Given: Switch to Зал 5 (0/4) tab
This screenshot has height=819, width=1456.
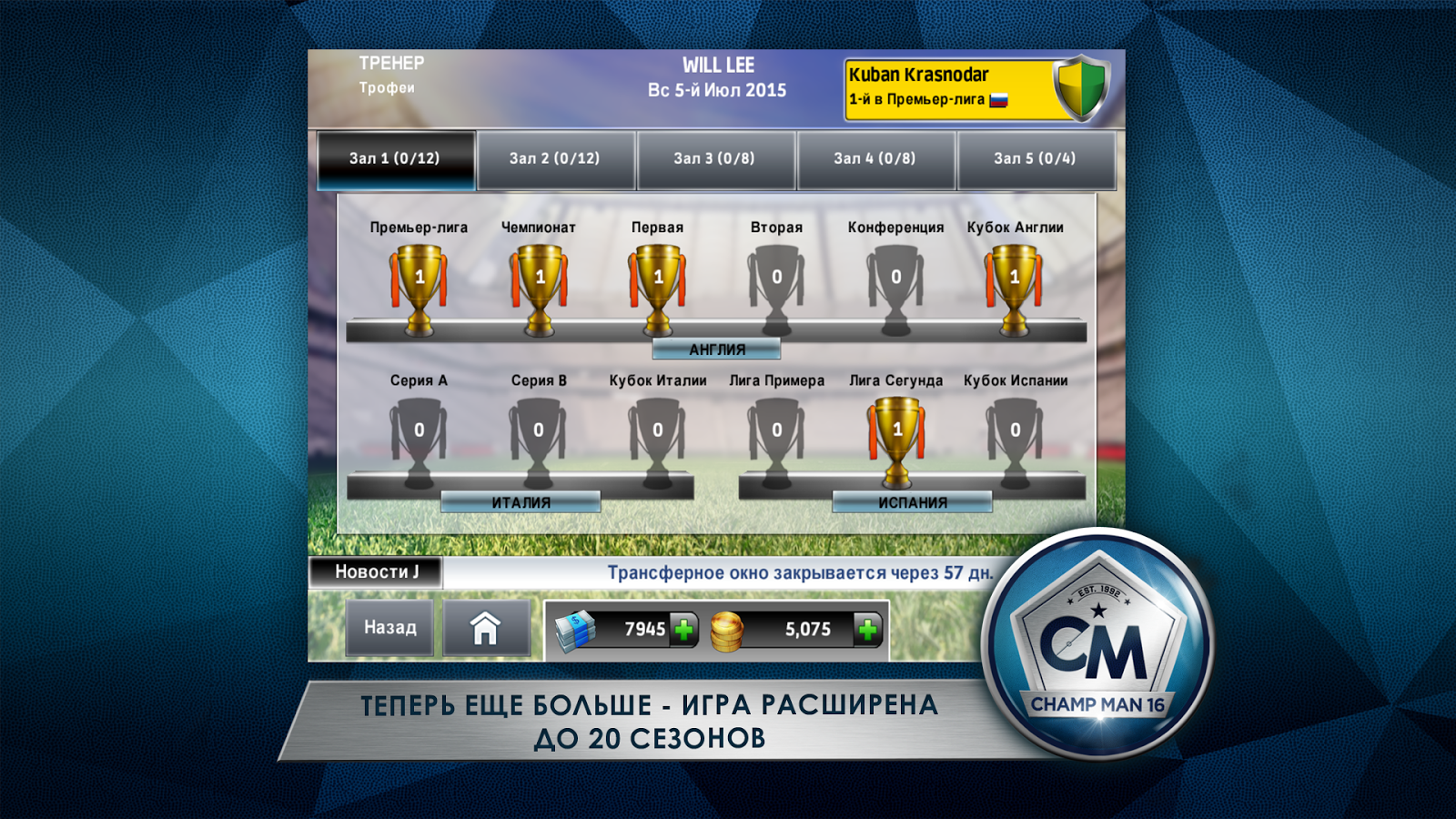Looking at the screenshot, I should coord(1036,159).
